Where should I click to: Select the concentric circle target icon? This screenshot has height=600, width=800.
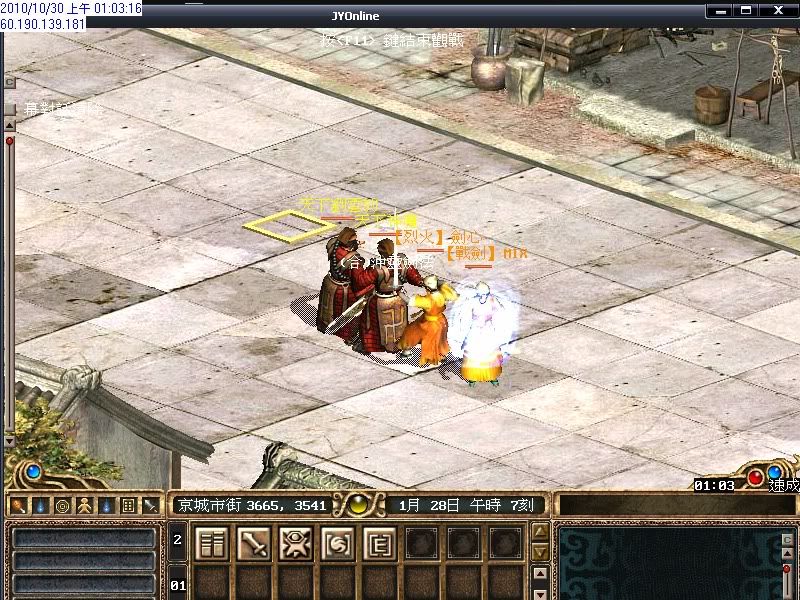coord(62,505)
